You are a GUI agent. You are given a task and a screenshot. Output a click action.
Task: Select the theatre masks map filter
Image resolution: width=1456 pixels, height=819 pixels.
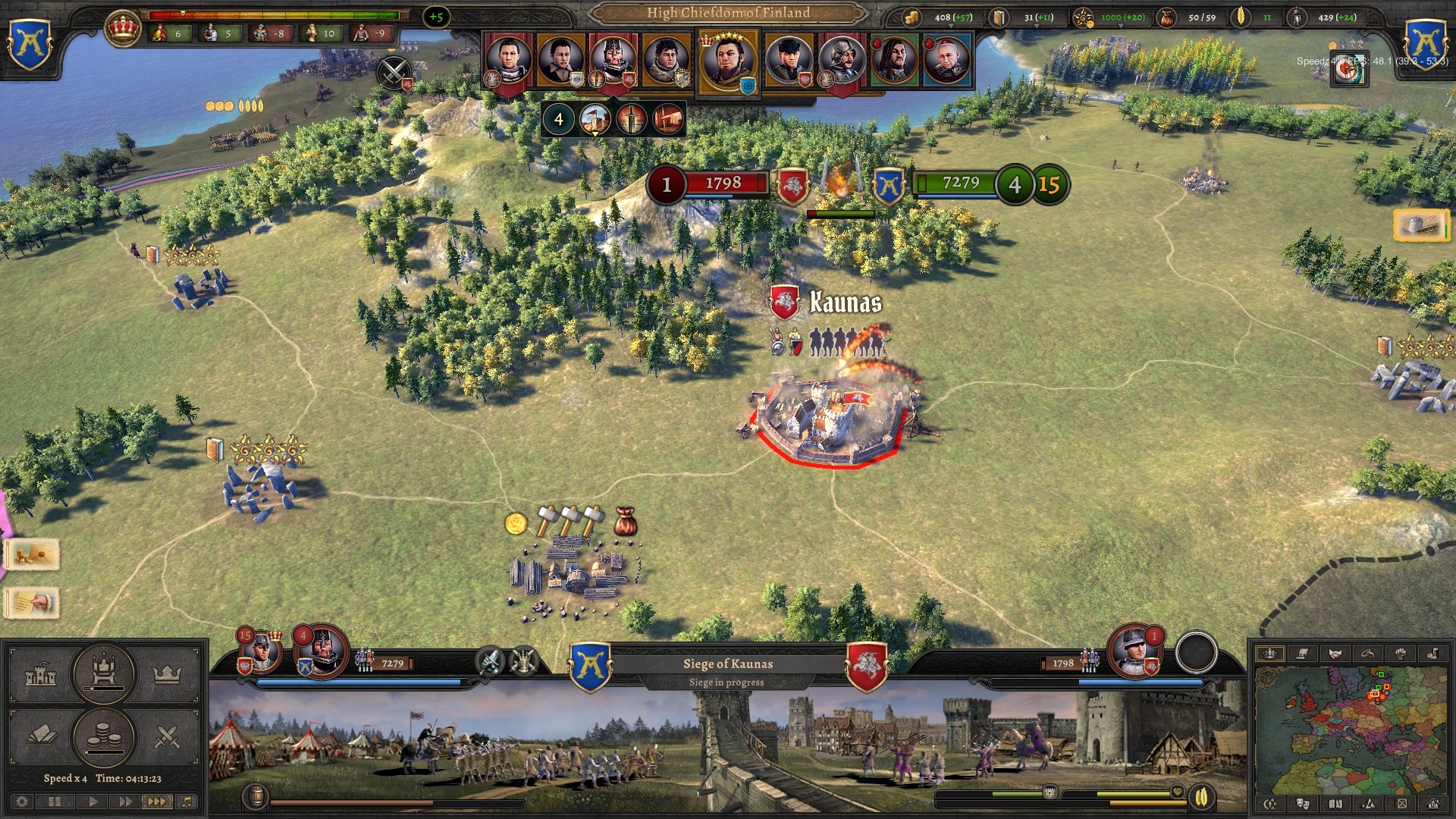1303,804
